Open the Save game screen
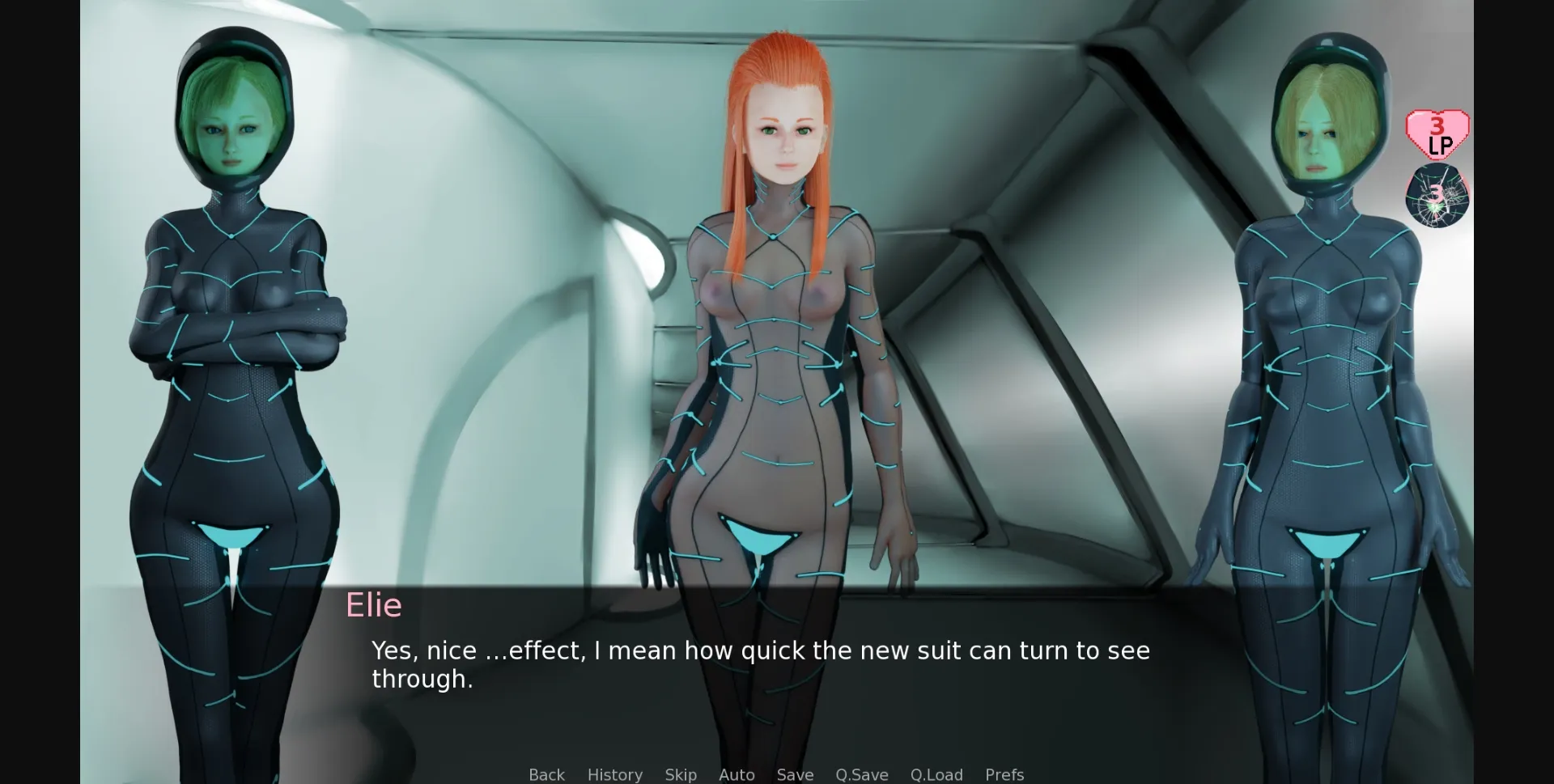 tap(795, 774)
